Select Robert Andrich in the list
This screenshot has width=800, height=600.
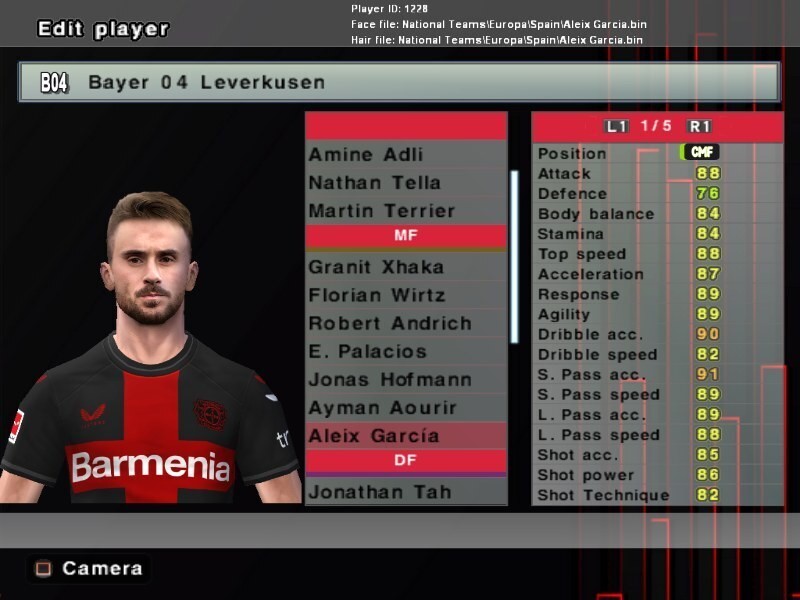389,323
